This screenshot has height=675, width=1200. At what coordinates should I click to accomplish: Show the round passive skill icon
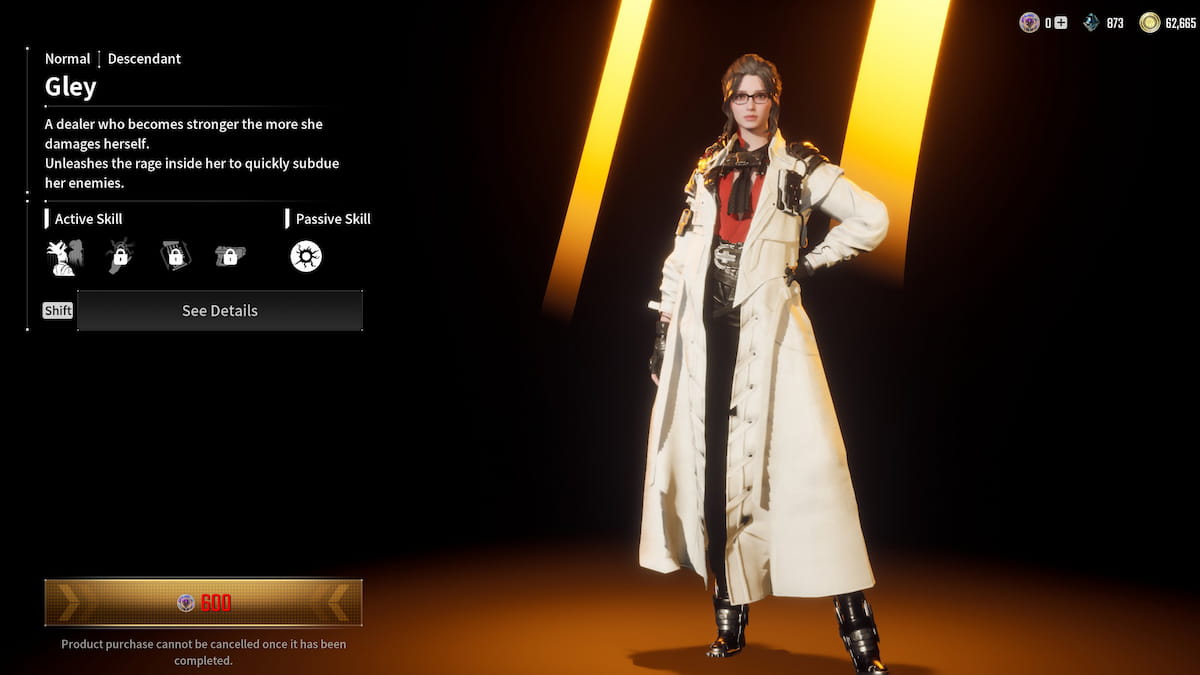pos(306,257)
